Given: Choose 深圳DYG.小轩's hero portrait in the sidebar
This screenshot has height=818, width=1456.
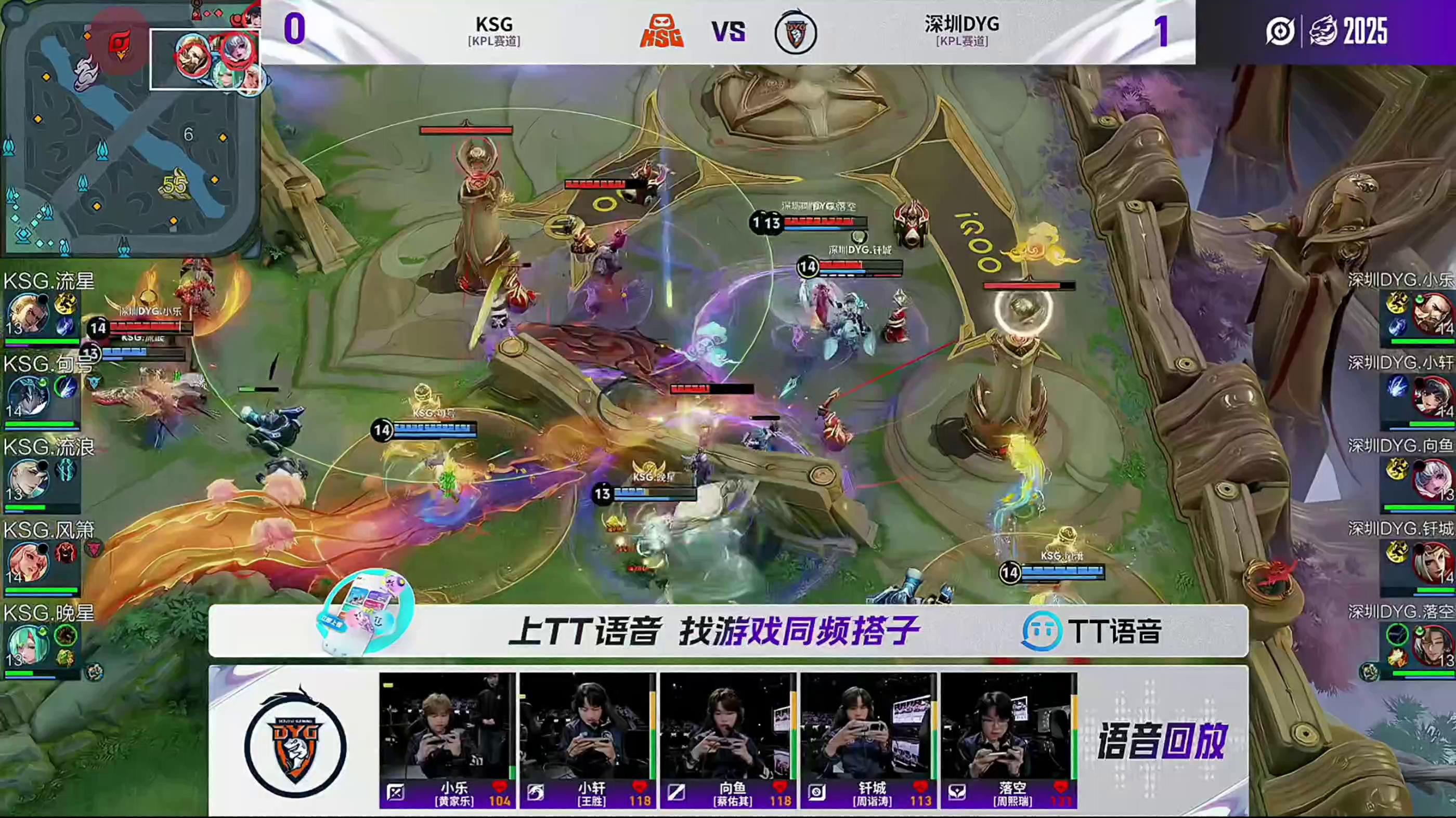Looking at the screenshot, I should [x=1433, y=396].
